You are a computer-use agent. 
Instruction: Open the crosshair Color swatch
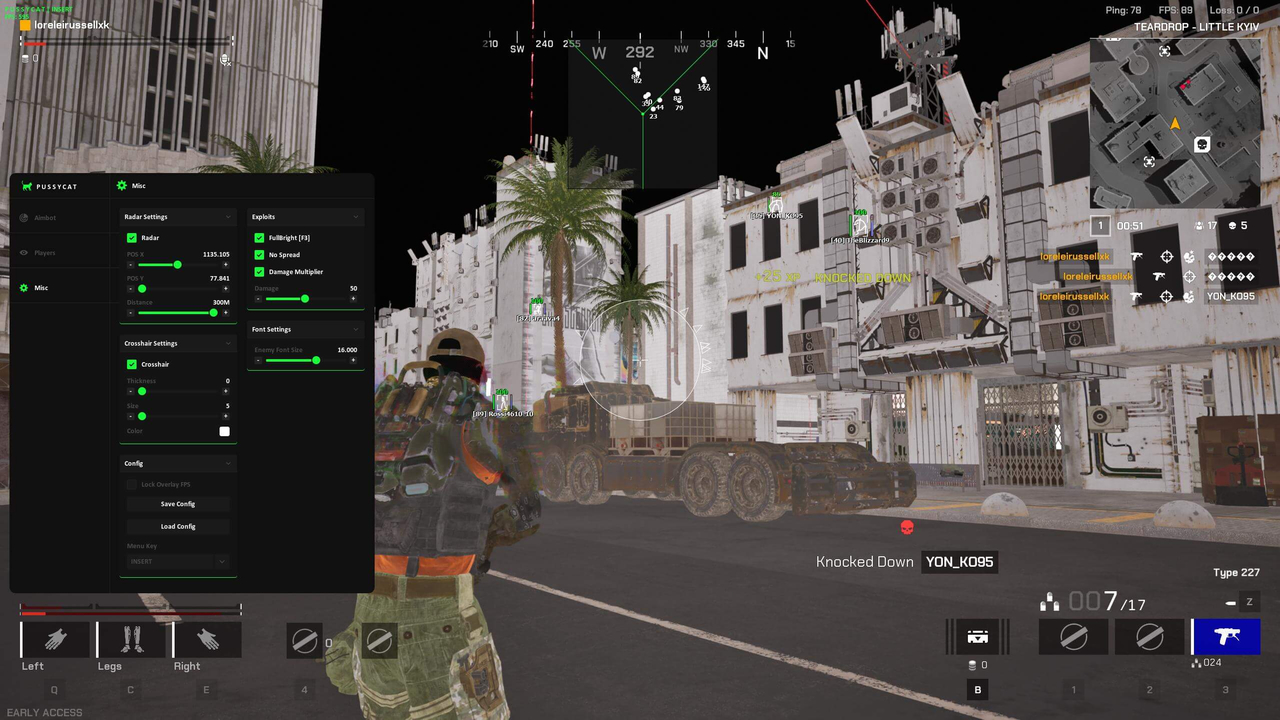pos(224,431)
